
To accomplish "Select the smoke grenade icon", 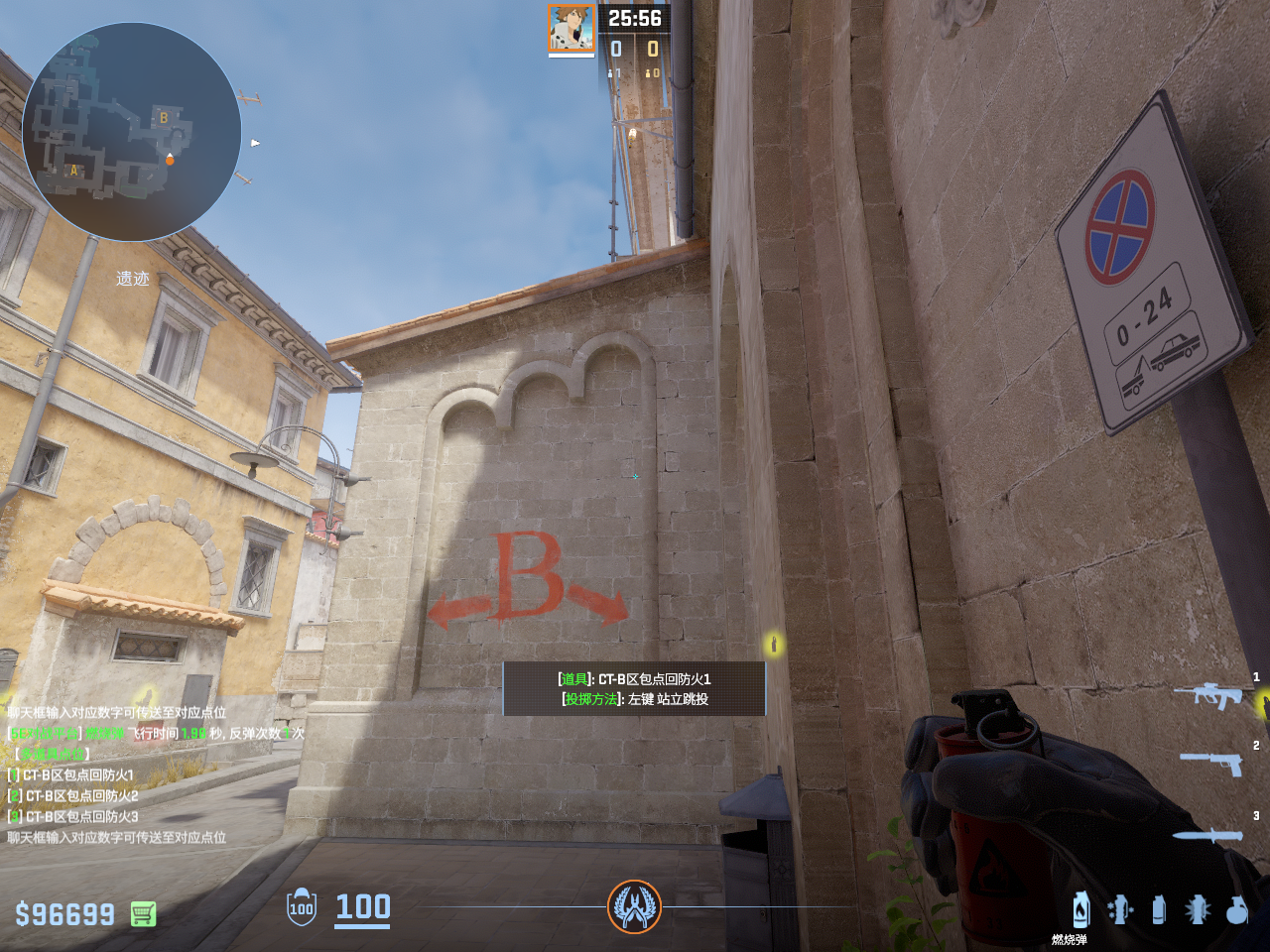I will pyautogui.click(x=1158, y=908).
